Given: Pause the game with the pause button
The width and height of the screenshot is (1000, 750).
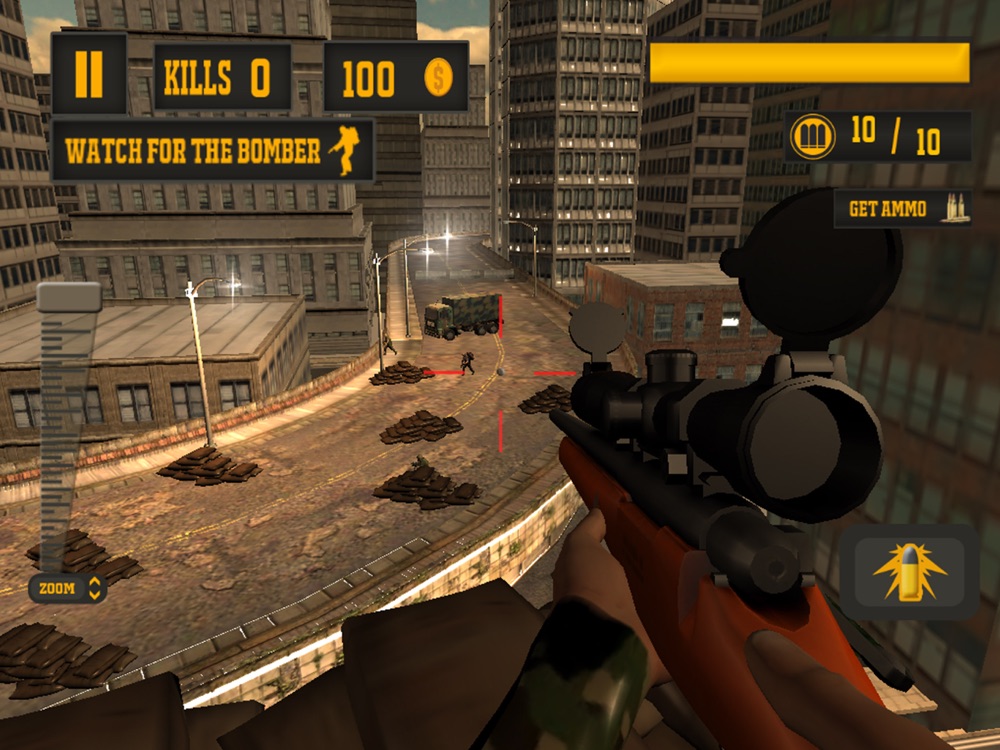Looking at the screenshot, I should click(x=89, y=75).
